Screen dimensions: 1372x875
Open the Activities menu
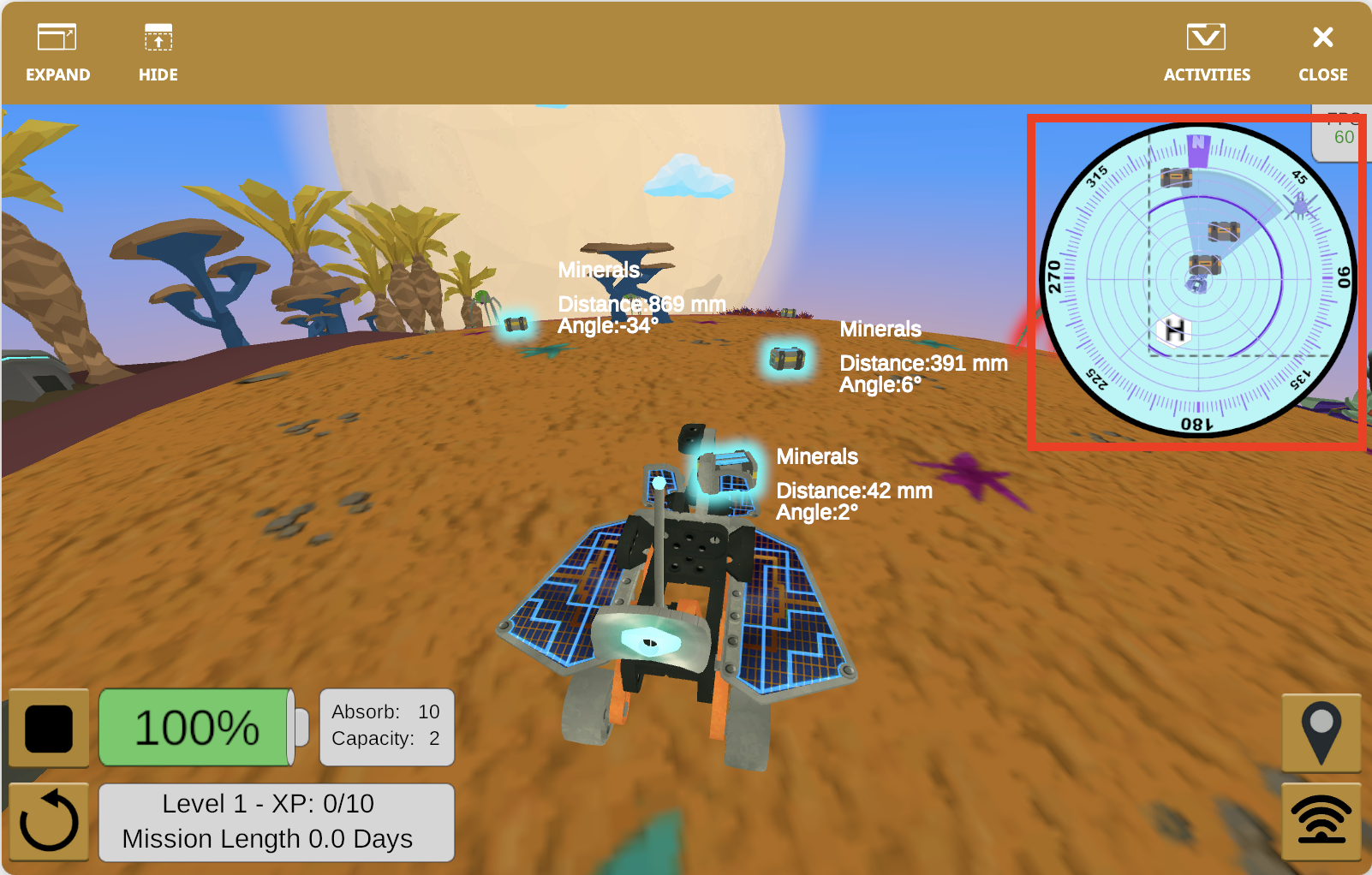click(1206, 51)
